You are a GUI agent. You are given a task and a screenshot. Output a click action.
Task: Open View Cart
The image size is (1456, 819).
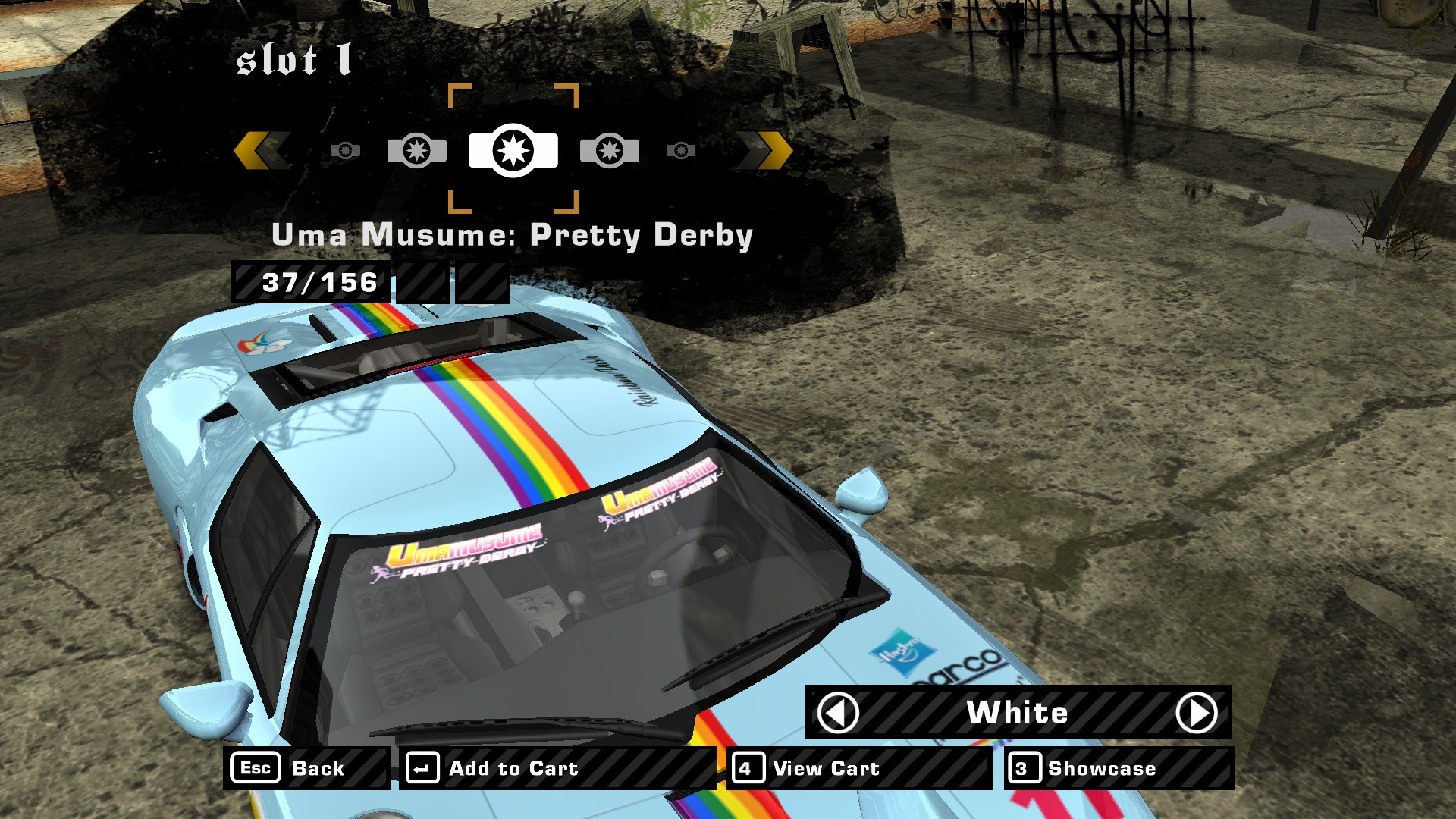coord(858,768)
